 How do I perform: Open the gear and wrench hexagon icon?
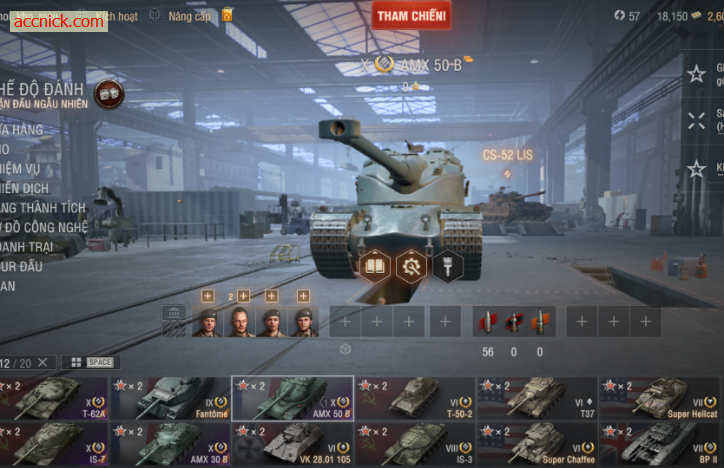410,266
